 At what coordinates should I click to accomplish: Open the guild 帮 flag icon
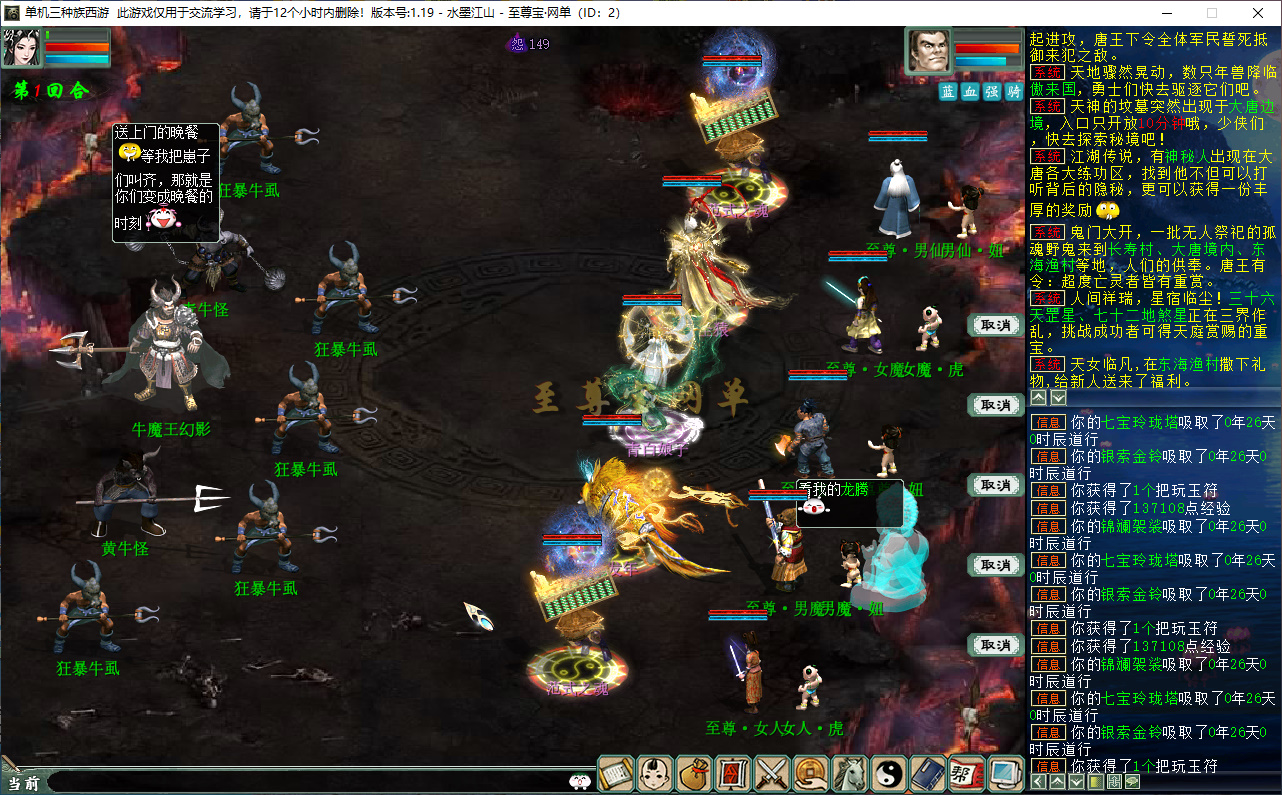pos(966,773)
